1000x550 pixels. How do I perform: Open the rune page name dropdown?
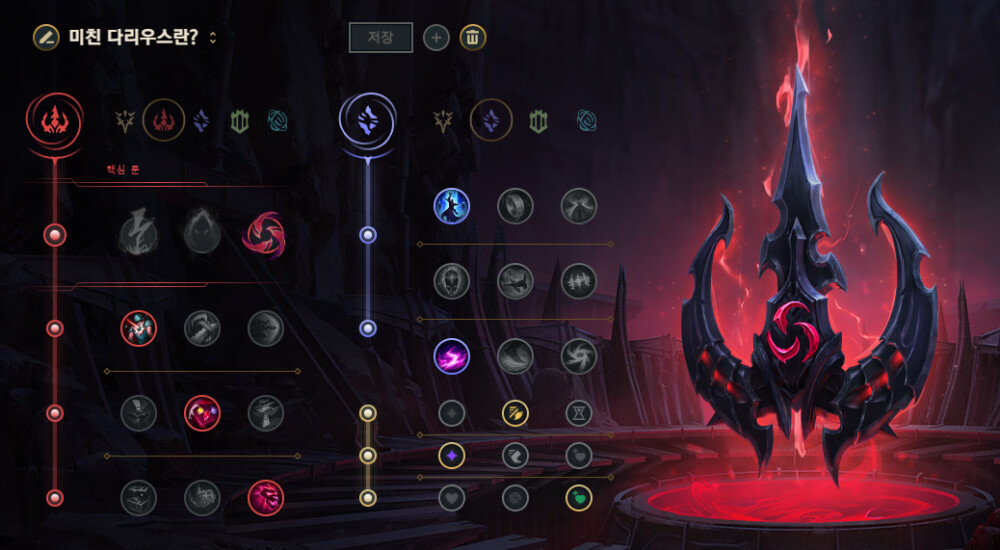pos(213,38)
